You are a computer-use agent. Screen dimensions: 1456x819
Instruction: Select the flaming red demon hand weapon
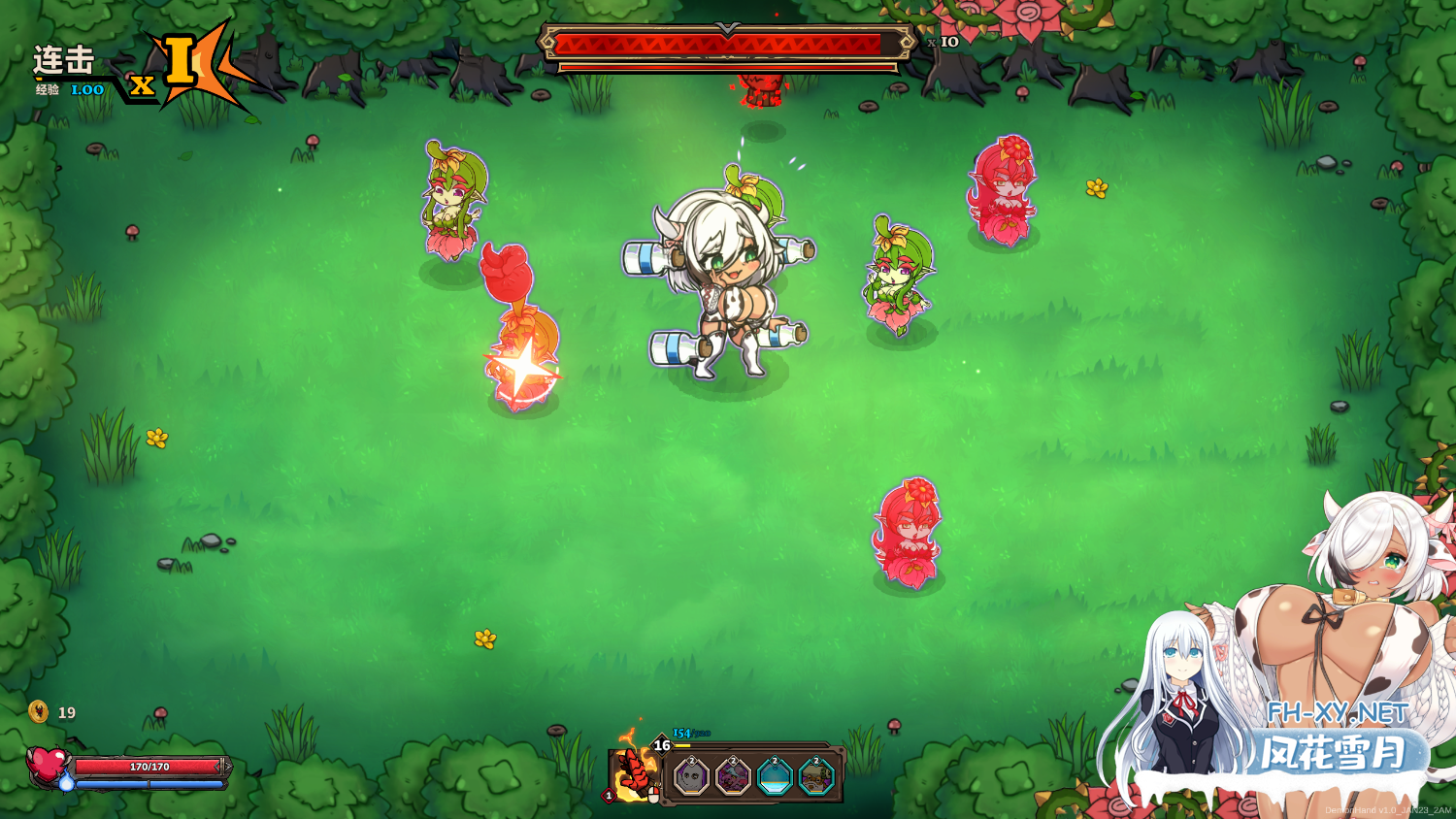pos(633,774)
